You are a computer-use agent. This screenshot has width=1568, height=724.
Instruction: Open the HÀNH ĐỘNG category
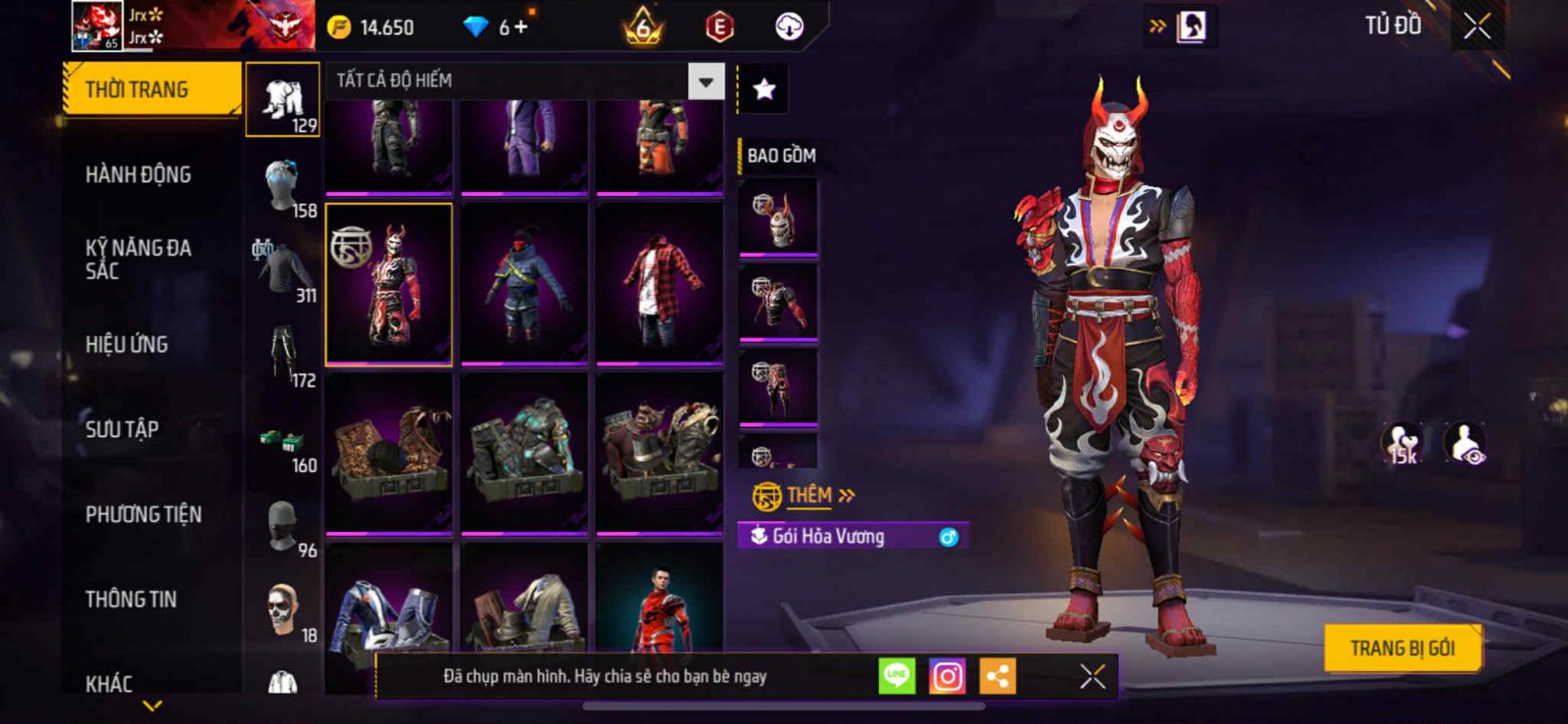[138, 175]
